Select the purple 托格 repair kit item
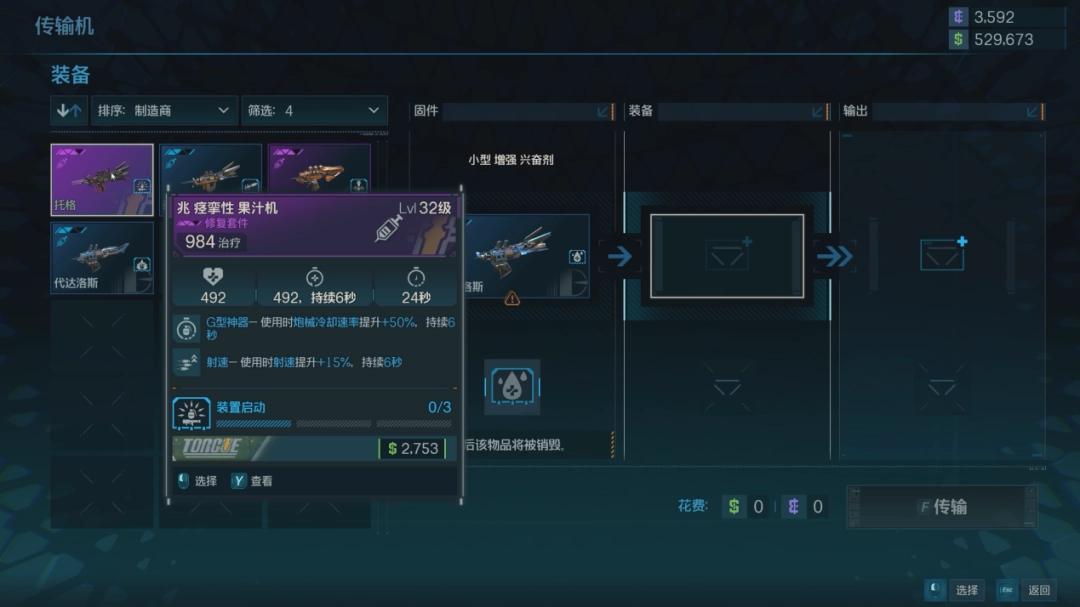1080x607 pixels. pyautogui.click(x=102, y=180)
